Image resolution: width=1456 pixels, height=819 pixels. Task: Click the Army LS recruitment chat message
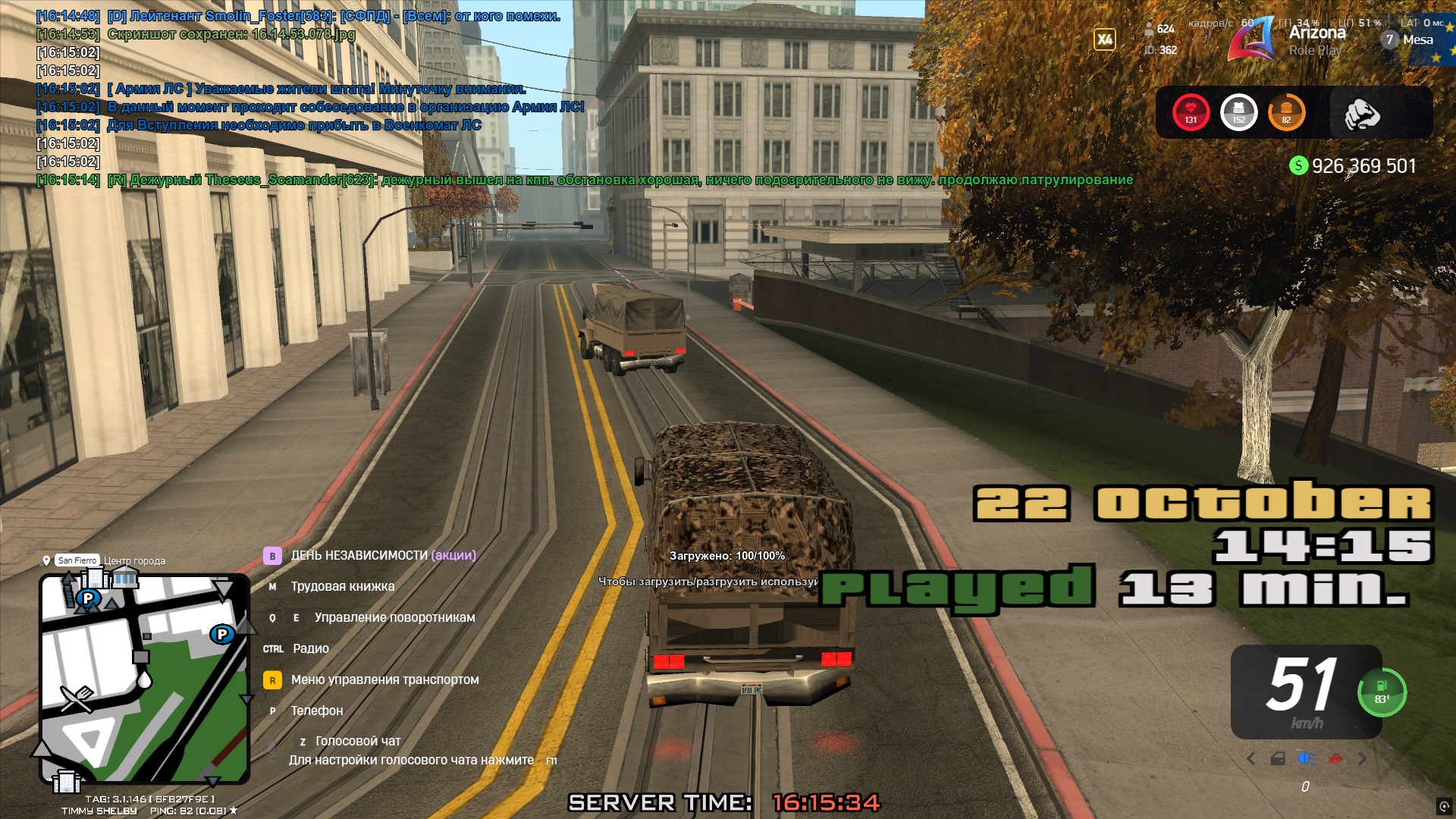[345, 107]
